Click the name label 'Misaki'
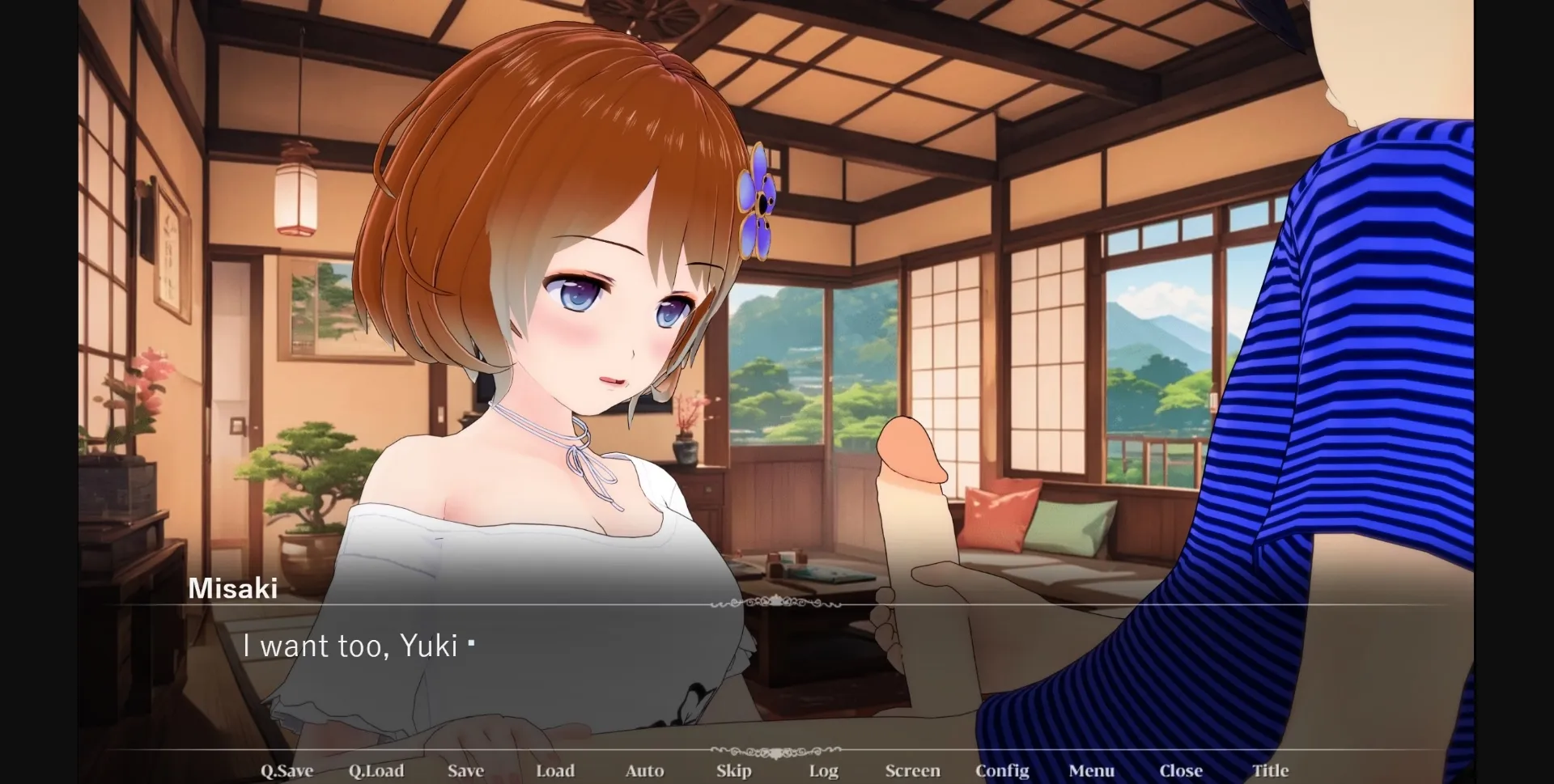 point(234,588)
